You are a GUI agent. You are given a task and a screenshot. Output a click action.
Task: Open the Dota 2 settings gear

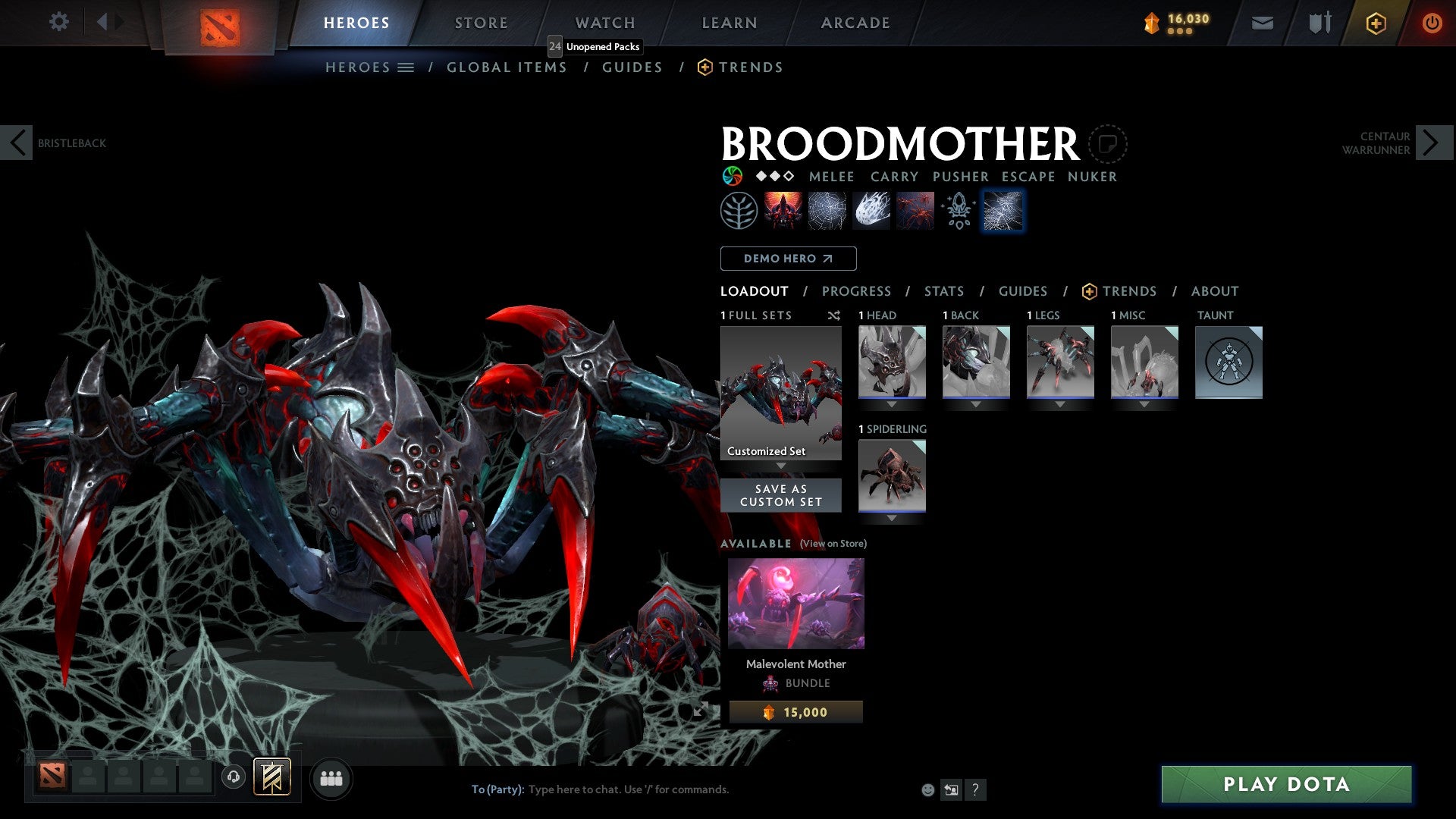[x=59, y=22]
